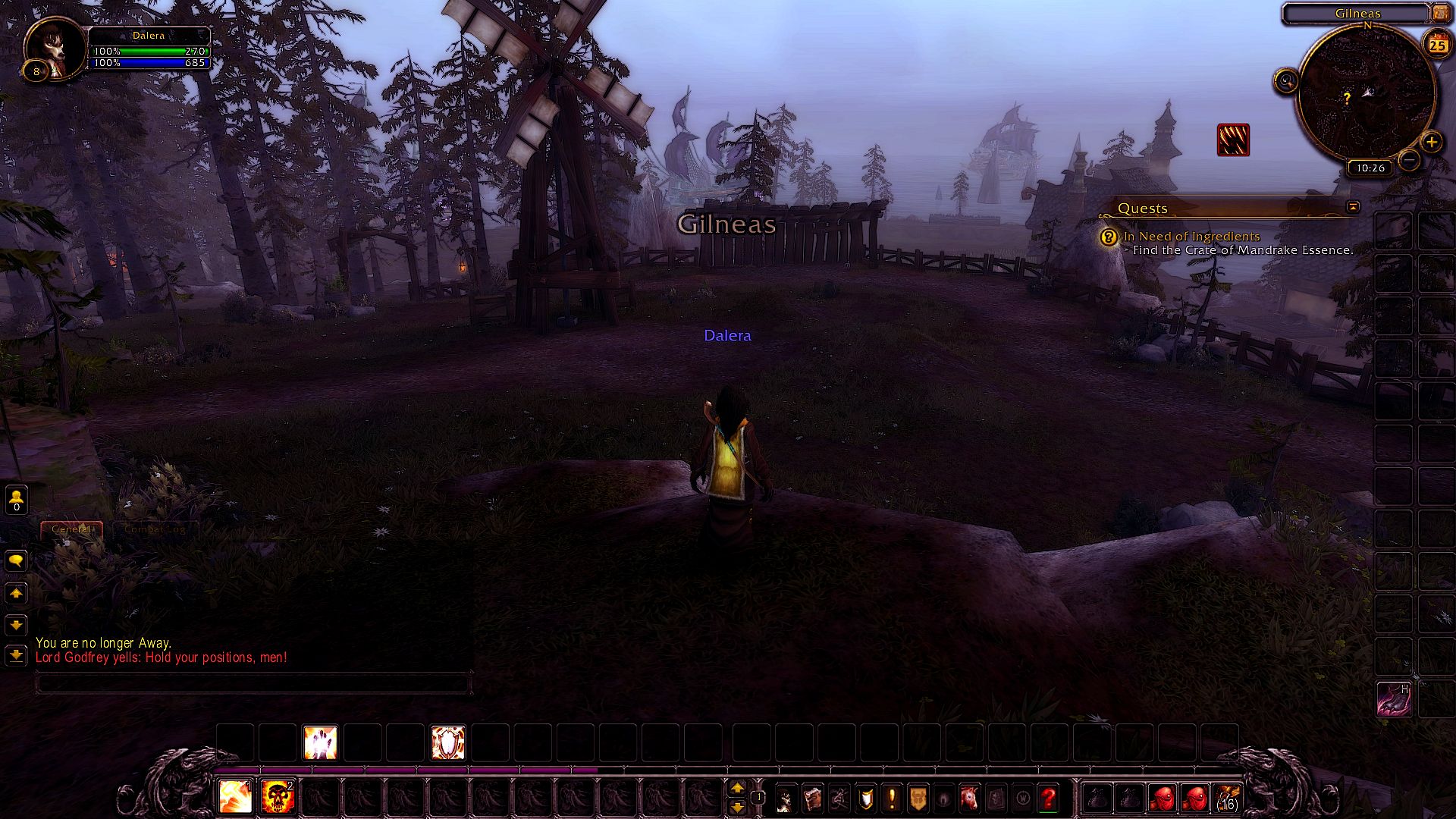Open the red question mark help menu
This screenshot has height=819, width=1456.
(1048, 798)
